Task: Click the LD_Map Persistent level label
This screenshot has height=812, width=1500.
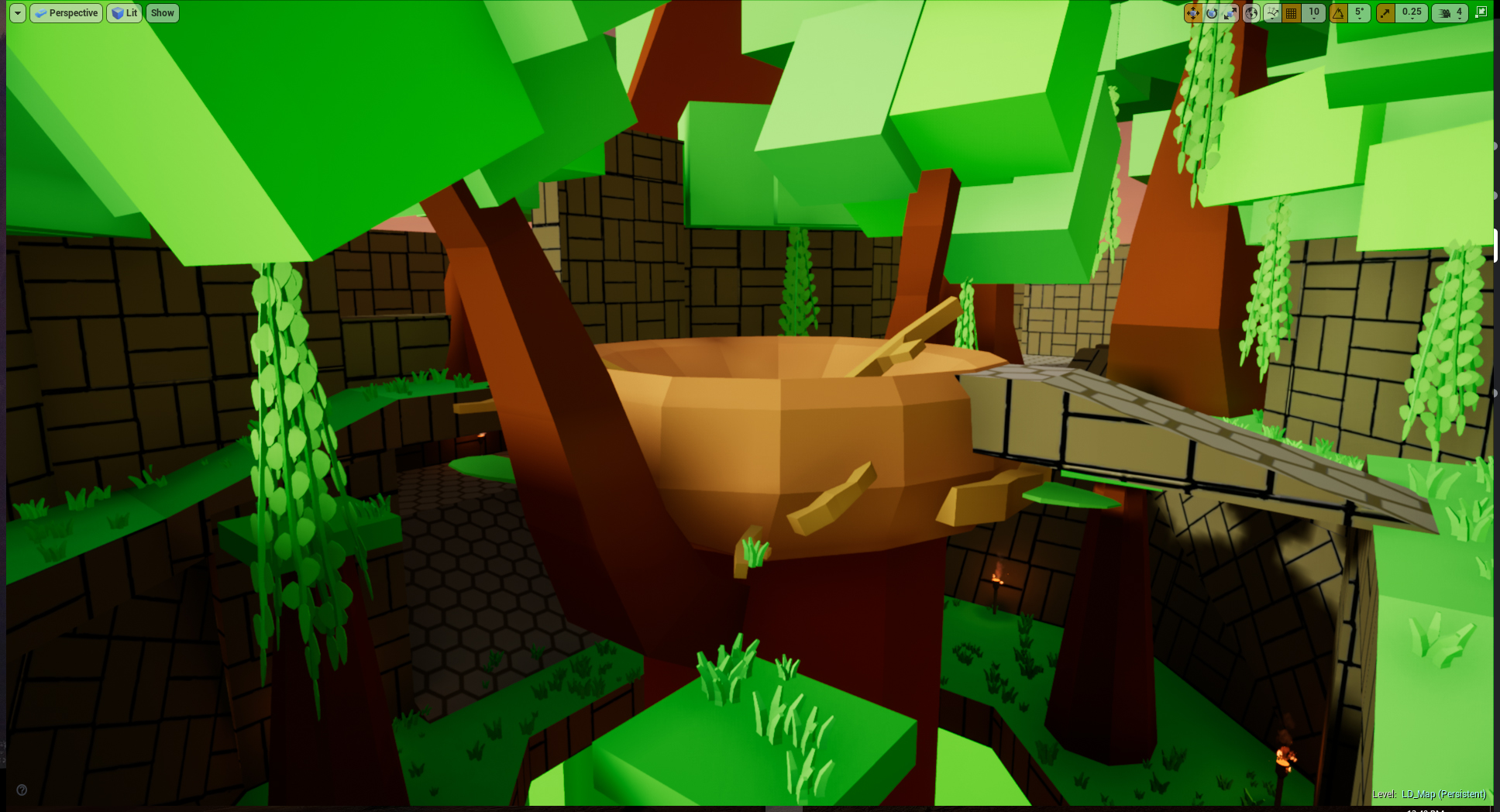Action: [1429, 795]
